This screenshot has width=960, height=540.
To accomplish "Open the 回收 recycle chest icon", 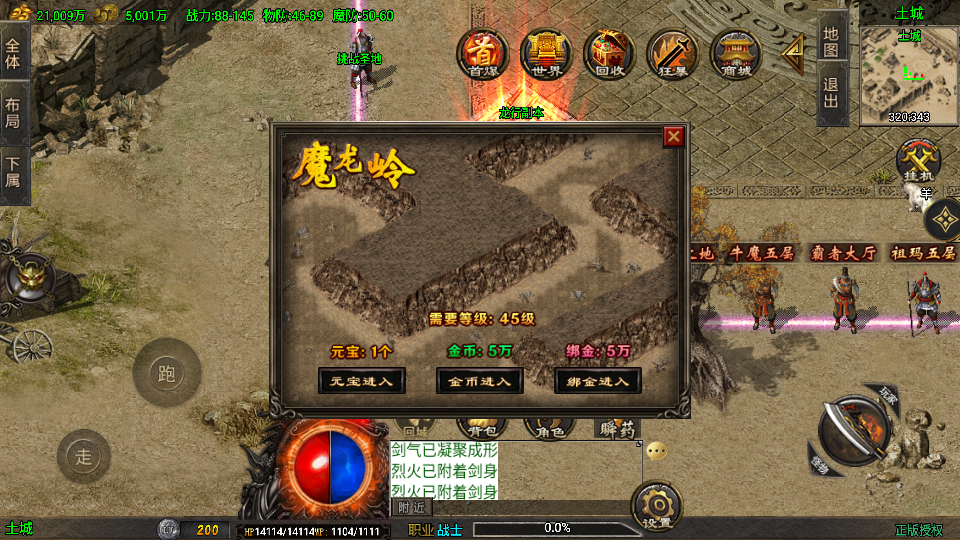I will (609, 53).
